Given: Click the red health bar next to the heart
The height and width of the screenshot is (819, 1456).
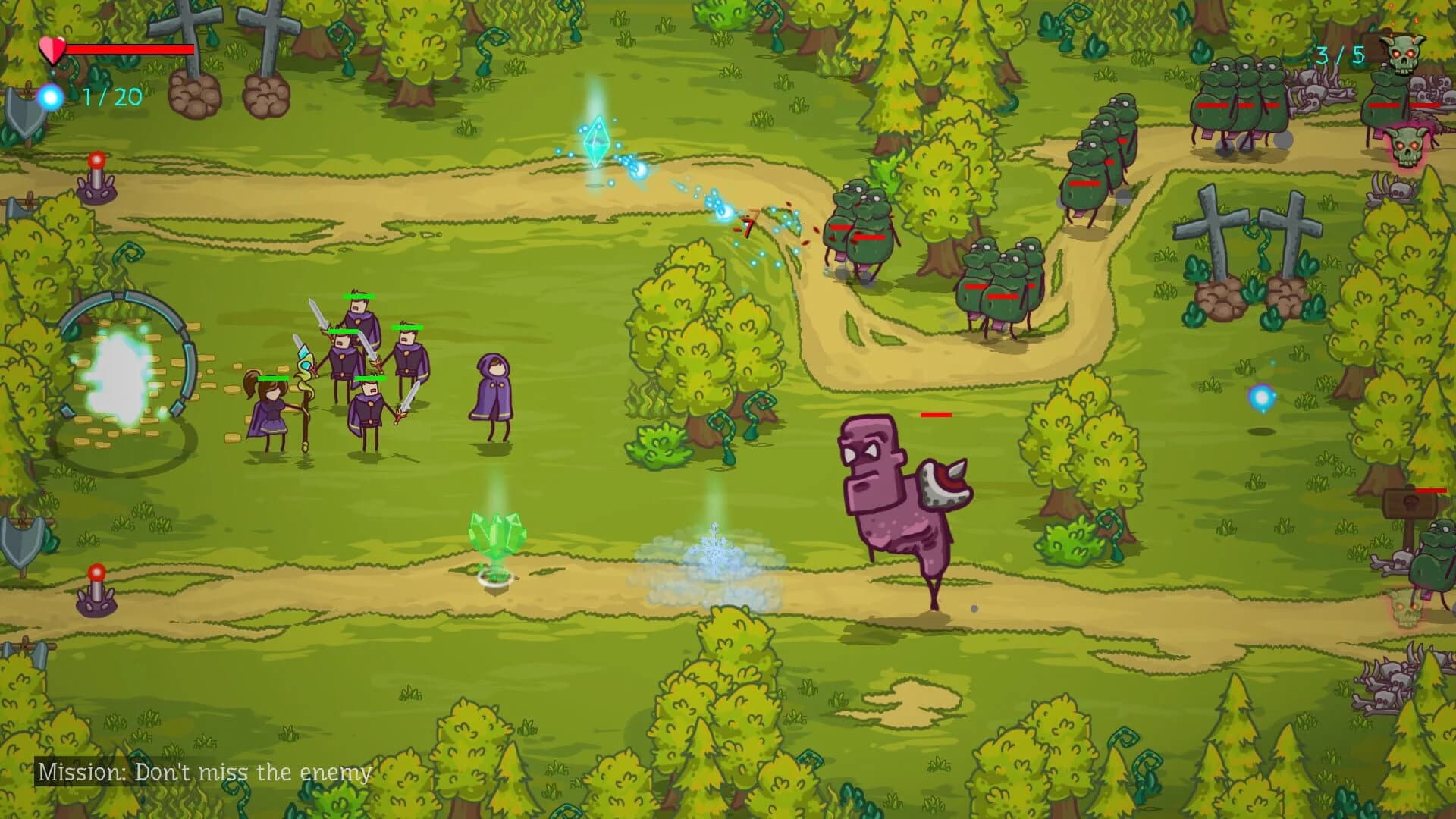Looking at the screenshot, I should (129, 47).
